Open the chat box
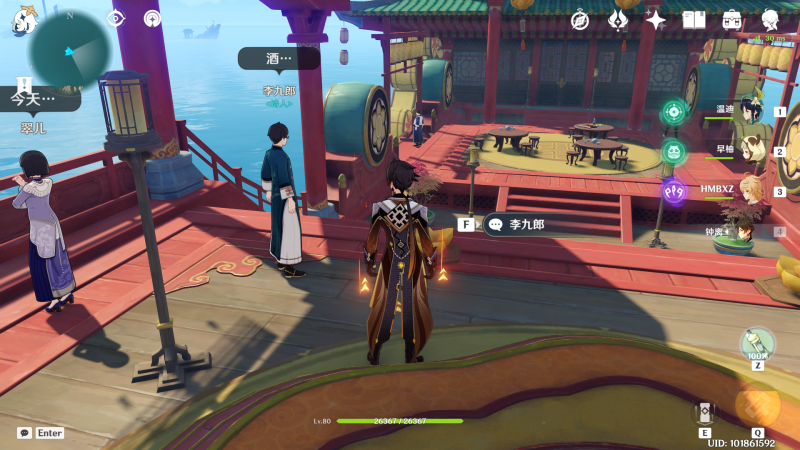This screenshot has width=800, height=450. (24, 433)
